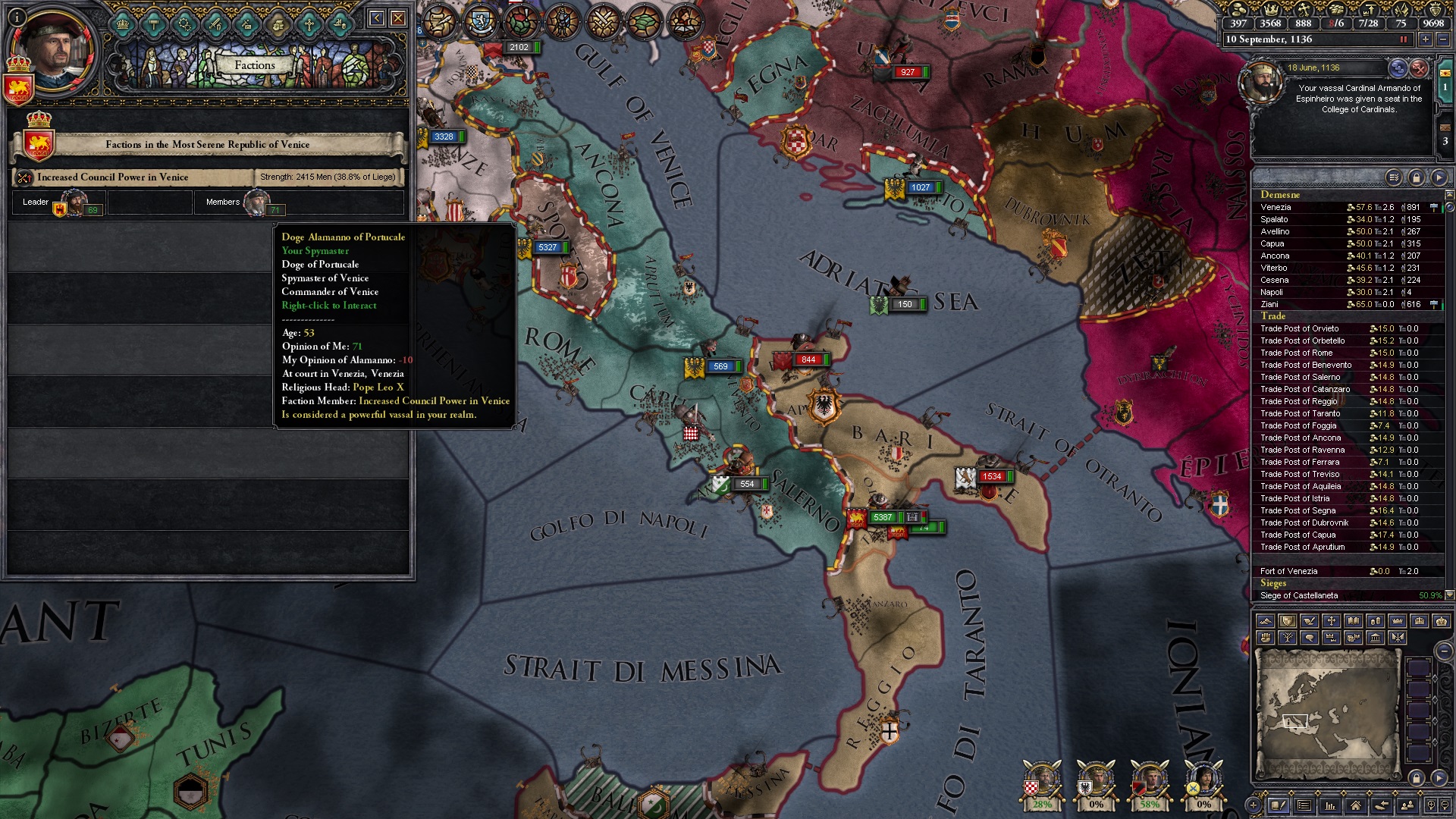Select the culture speech-bubble map mode

pos(1310,639)
